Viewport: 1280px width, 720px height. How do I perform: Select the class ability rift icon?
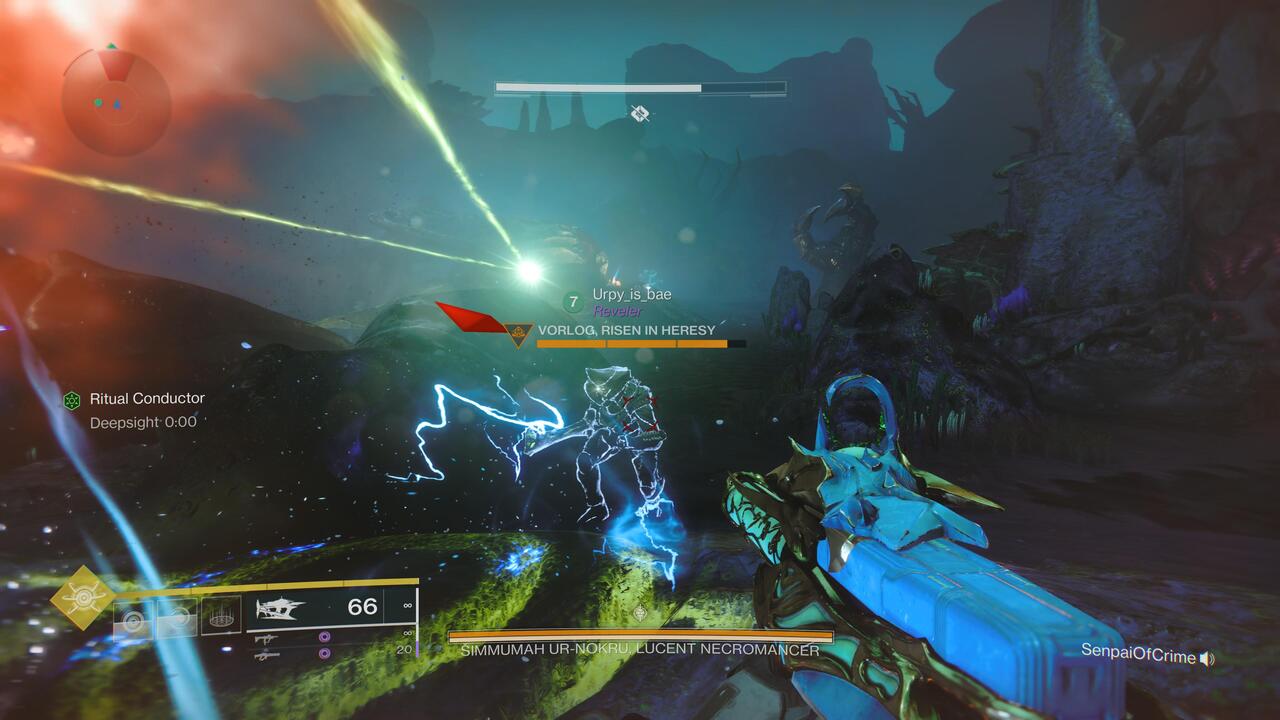tap(221, 614)
